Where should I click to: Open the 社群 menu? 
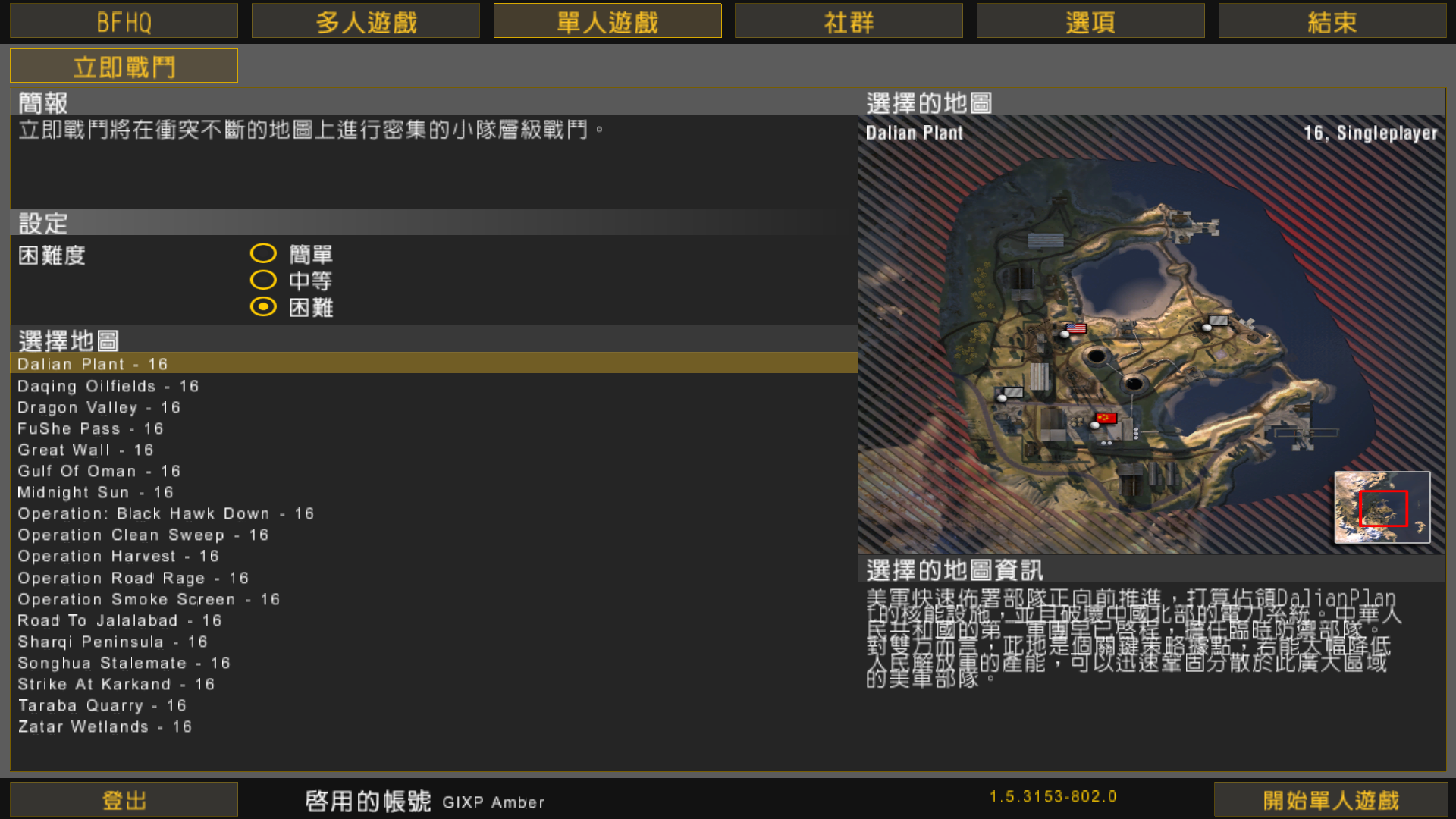click(848, 21)
